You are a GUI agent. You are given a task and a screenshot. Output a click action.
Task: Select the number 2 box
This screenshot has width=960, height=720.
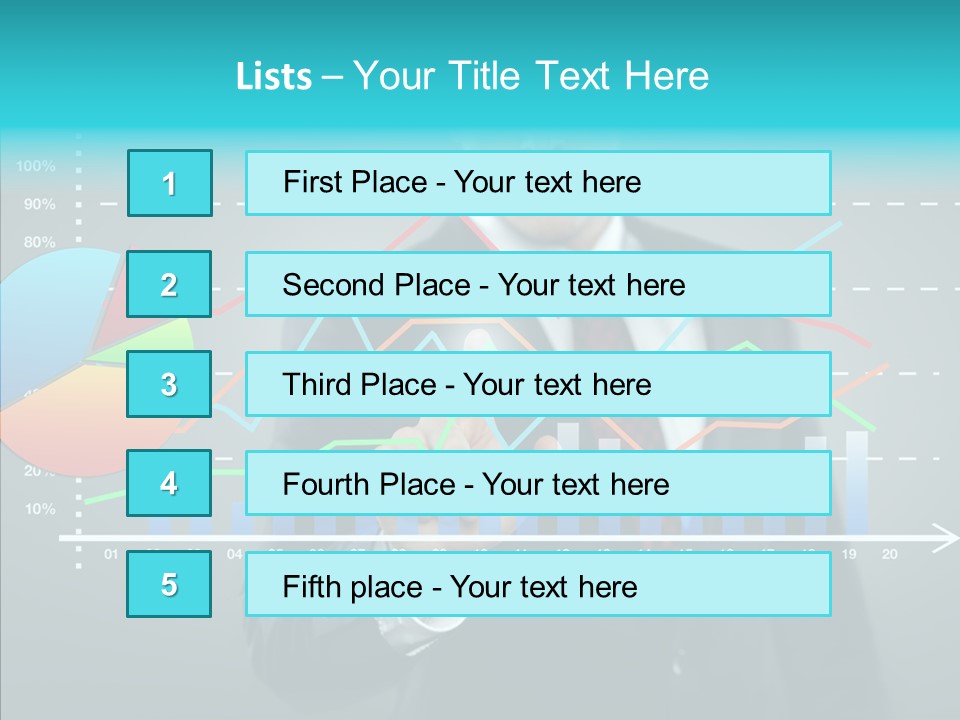tap(169, 284)
